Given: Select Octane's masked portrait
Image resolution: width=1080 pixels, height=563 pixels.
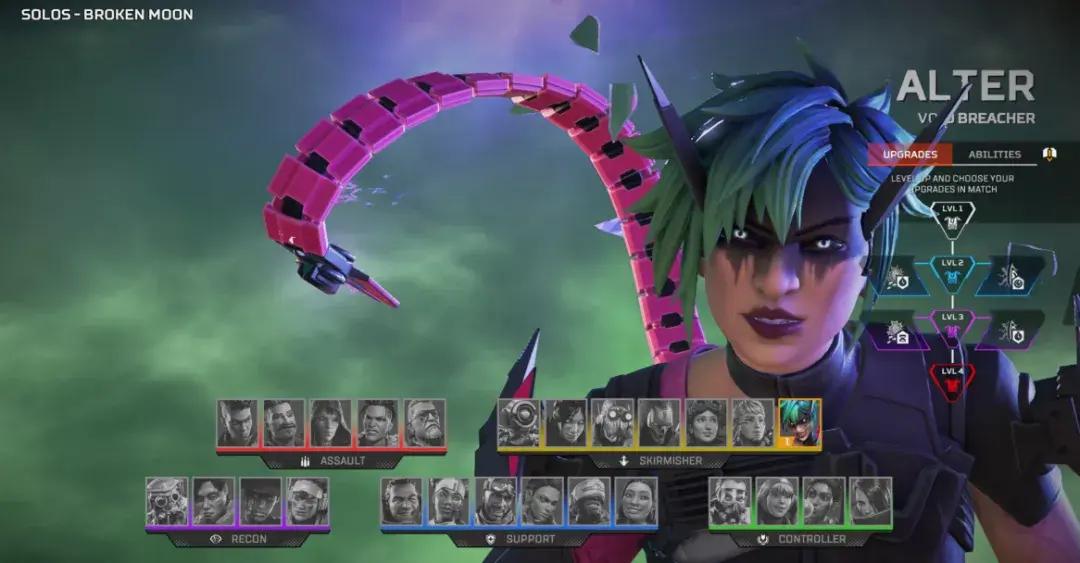Looking at the screenshot, I should pos(612,422).
